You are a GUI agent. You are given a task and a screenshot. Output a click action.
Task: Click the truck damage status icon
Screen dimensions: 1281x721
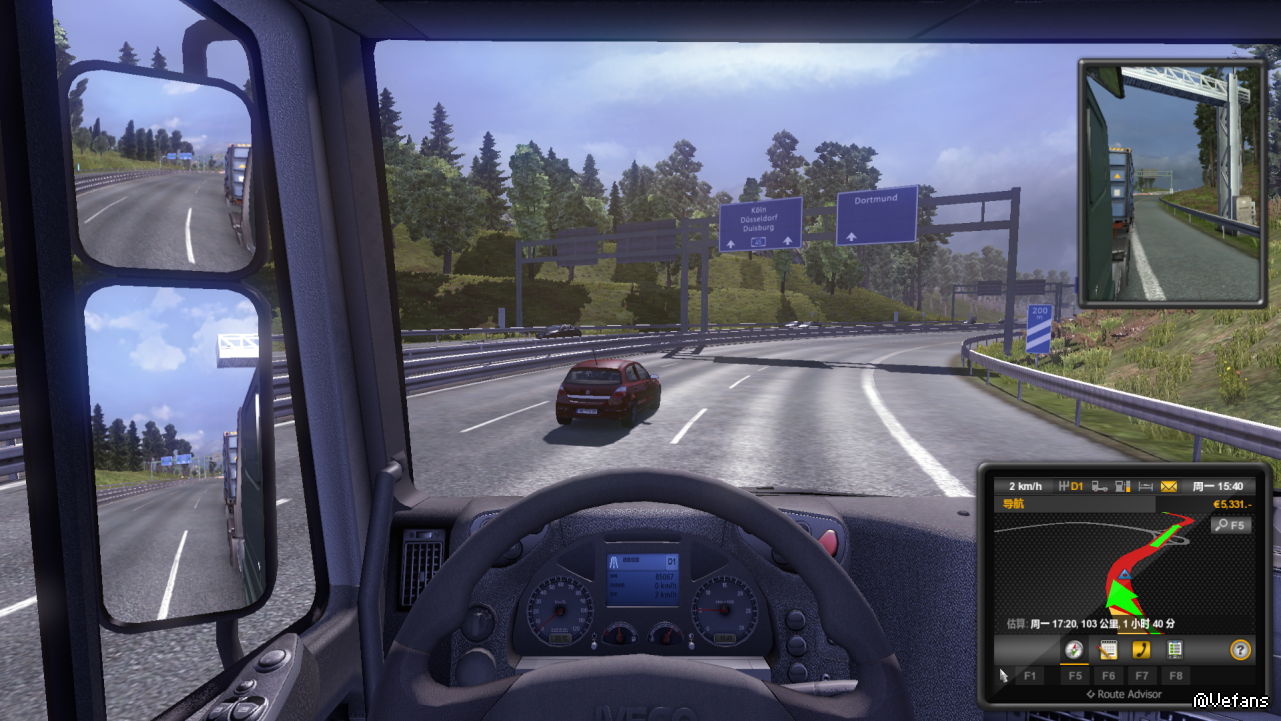pos(1100,487)
